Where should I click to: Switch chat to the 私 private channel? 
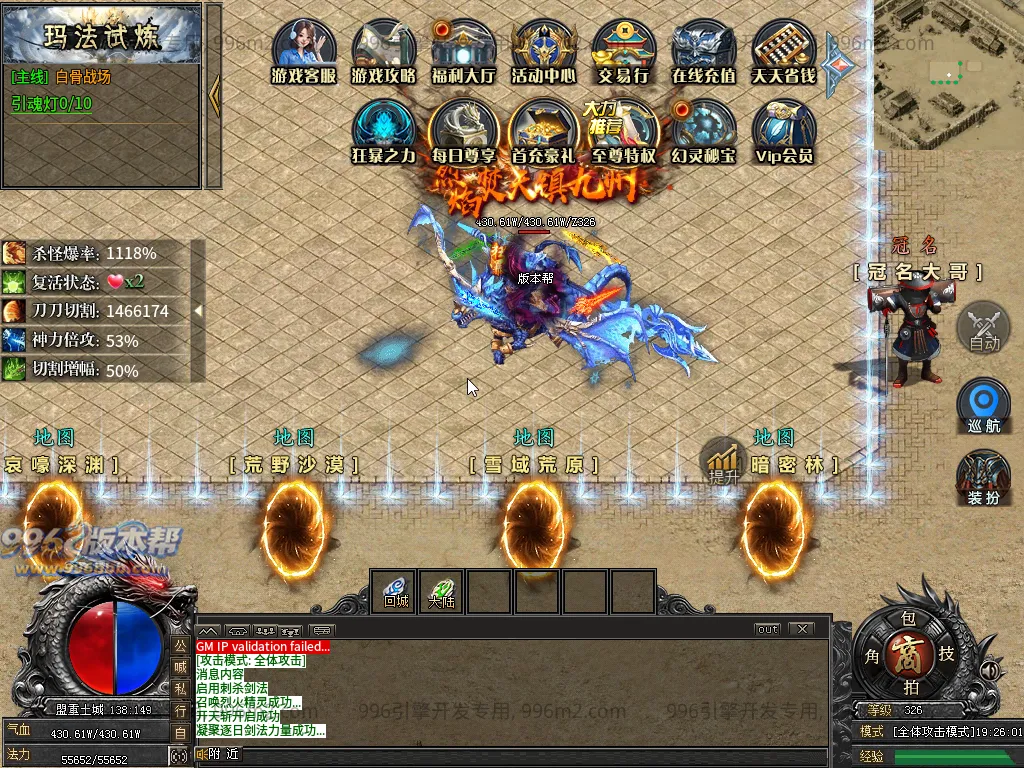[x=180, y=688]
